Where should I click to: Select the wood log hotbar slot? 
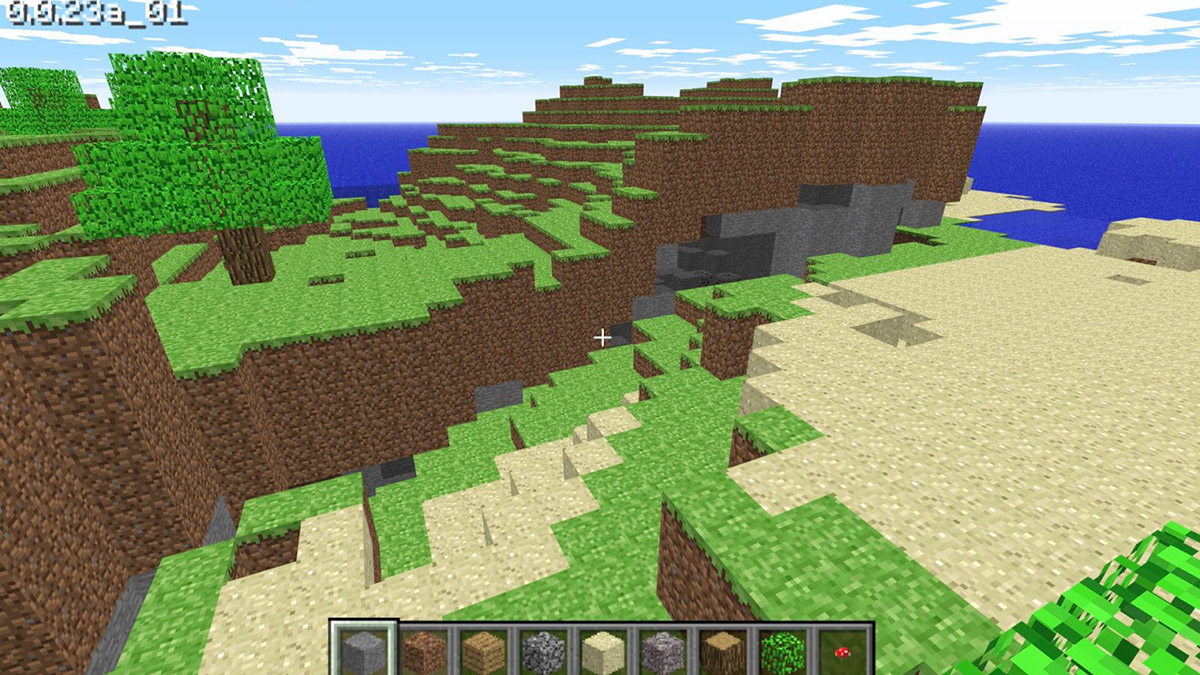[x=721, y=651]
